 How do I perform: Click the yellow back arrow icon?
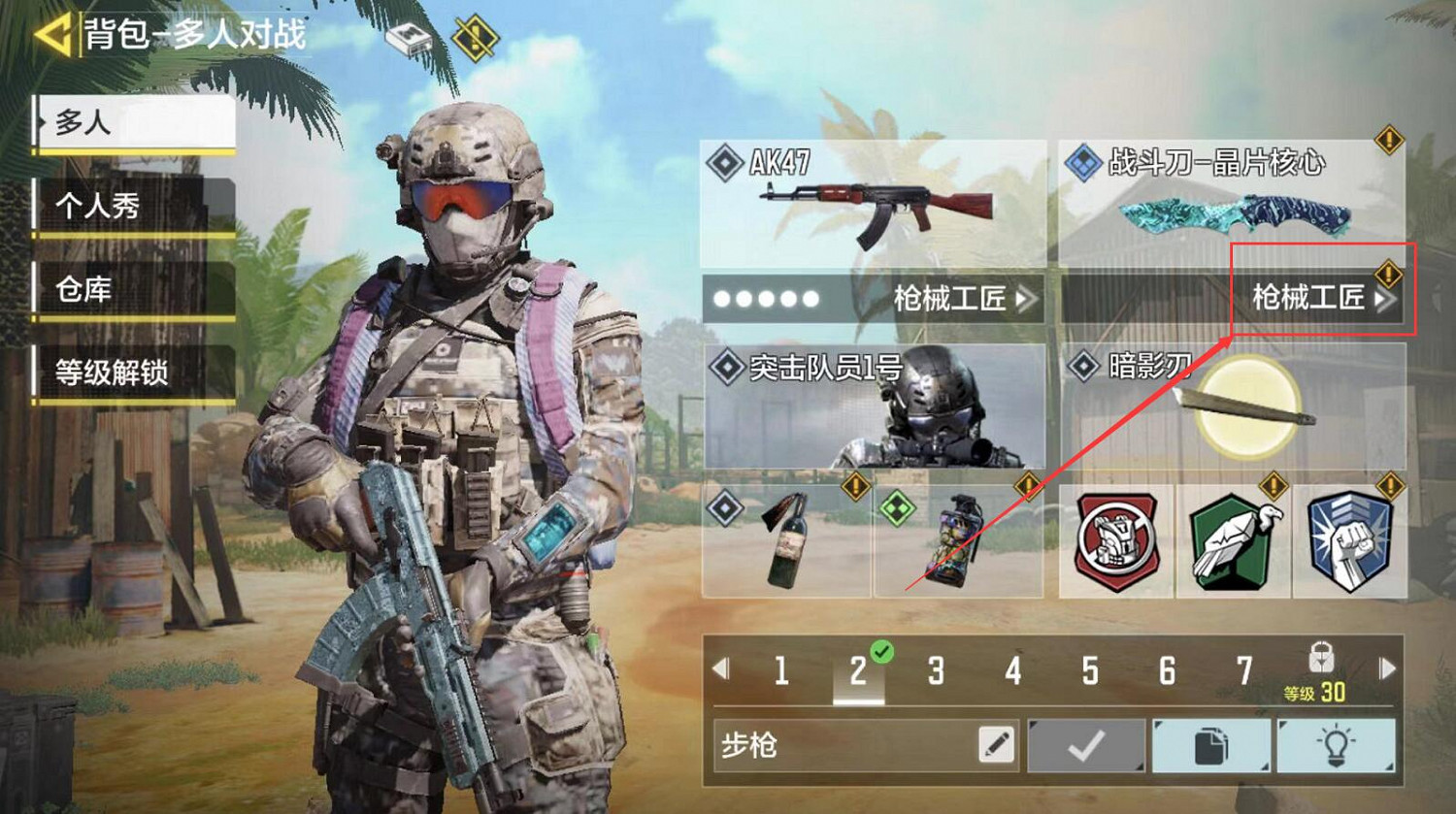pos(55,32)
